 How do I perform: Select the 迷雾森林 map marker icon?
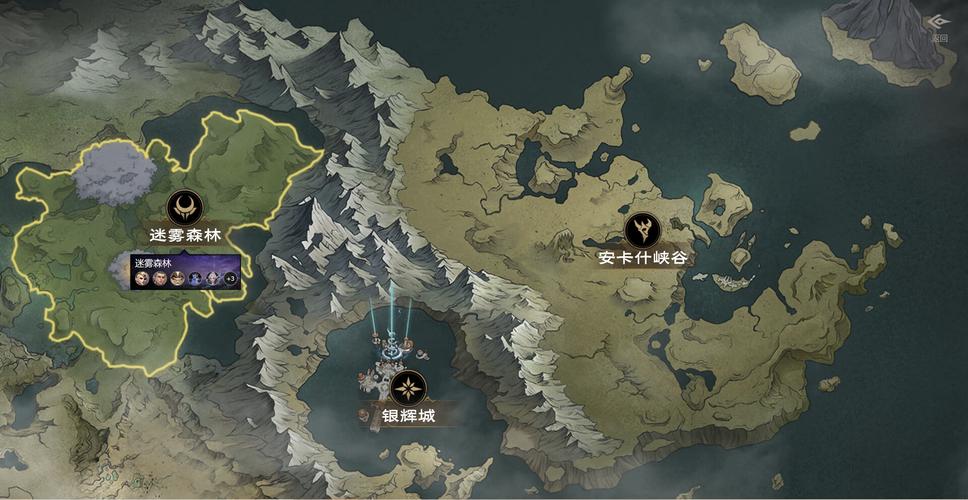pos(185,208)
